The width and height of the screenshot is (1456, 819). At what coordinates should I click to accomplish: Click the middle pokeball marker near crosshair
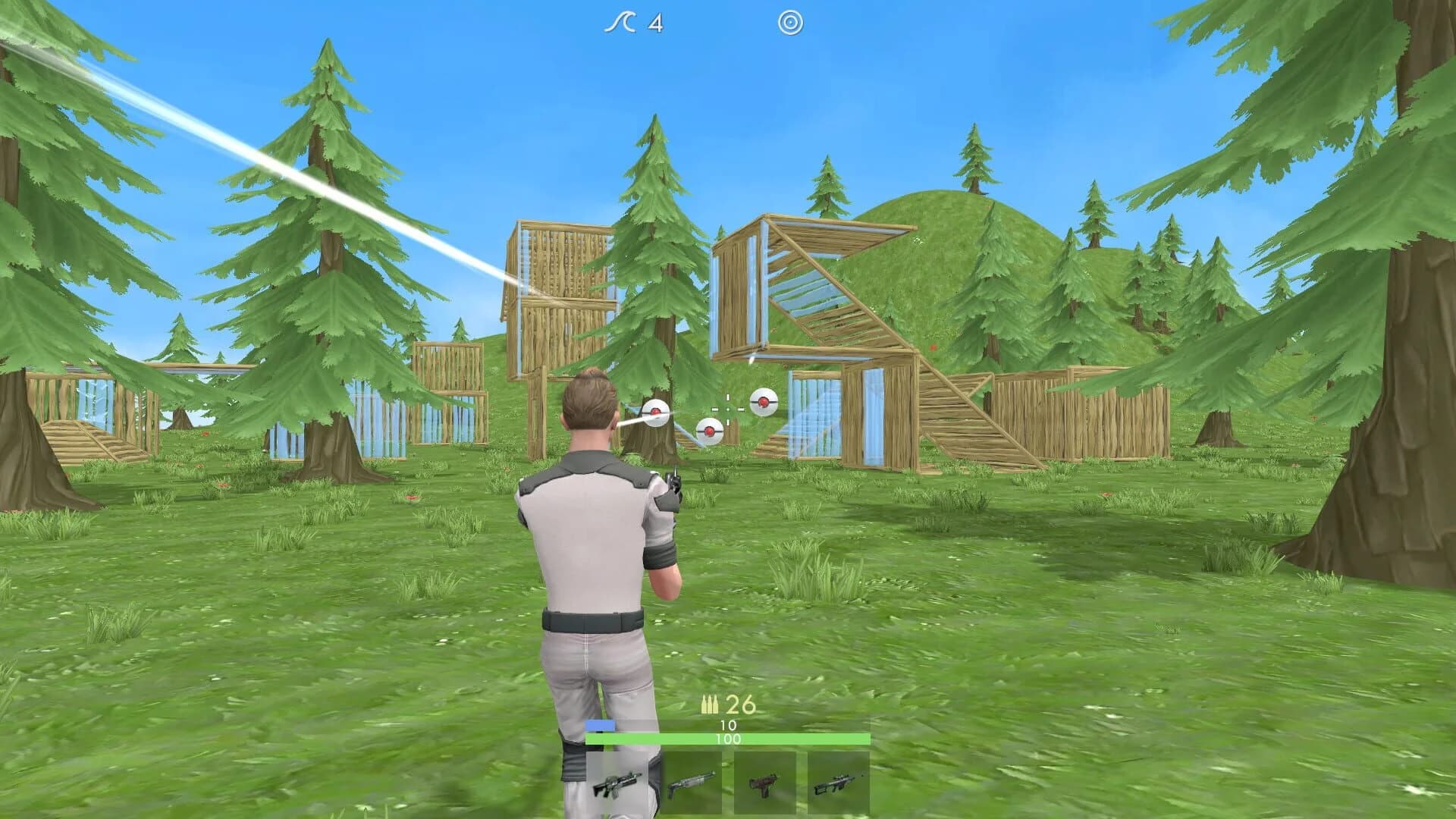(x=709, y=430)
